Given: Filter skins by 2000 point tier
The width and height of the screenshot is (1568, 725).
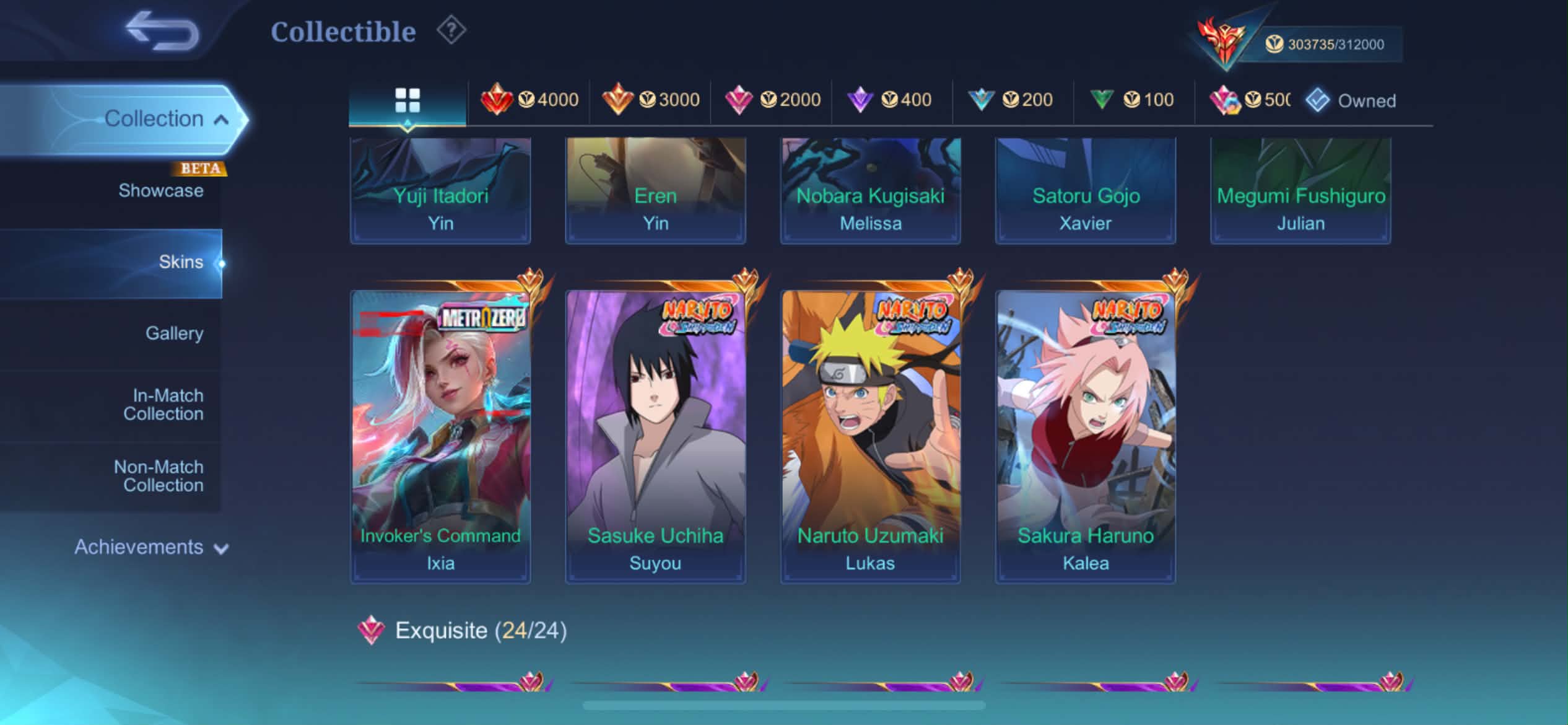Looking at the screenshot, I should tap(772, 100).
